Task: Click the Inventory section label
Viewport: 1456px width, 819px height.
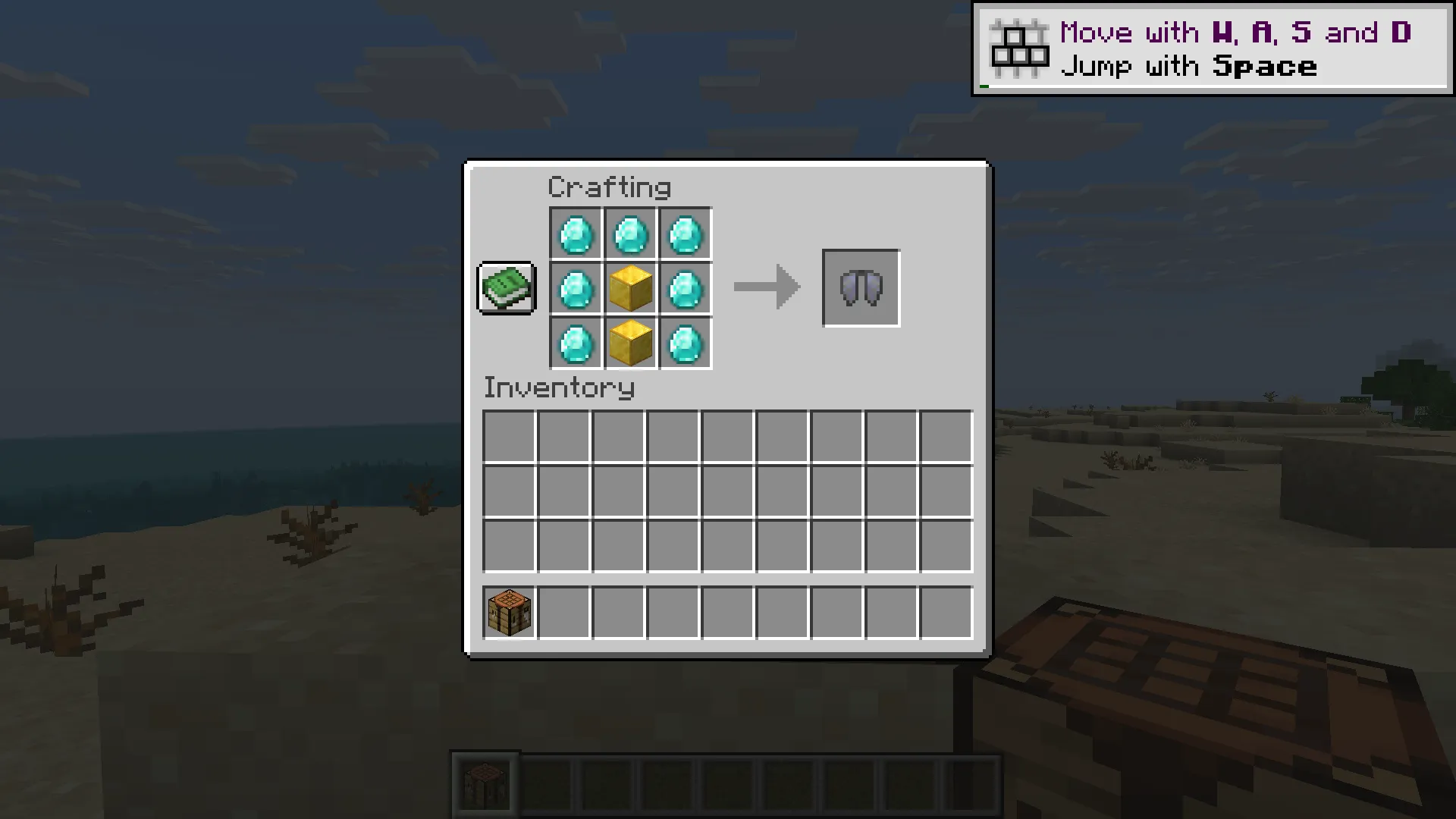Action: [559, 388]
